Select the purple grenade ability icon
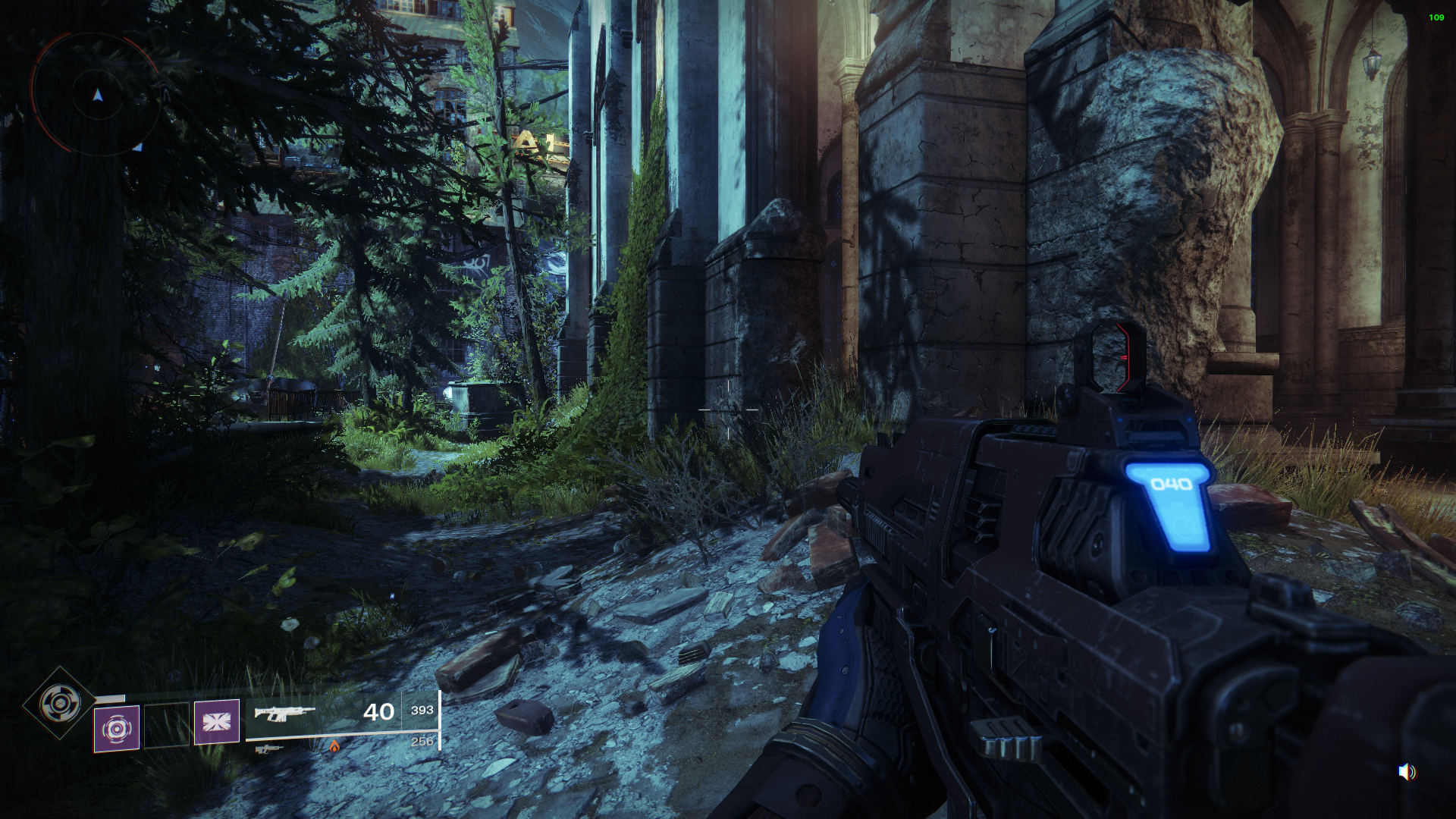Viewport: 1456px width, 819px height. click(x=117, y=729)
